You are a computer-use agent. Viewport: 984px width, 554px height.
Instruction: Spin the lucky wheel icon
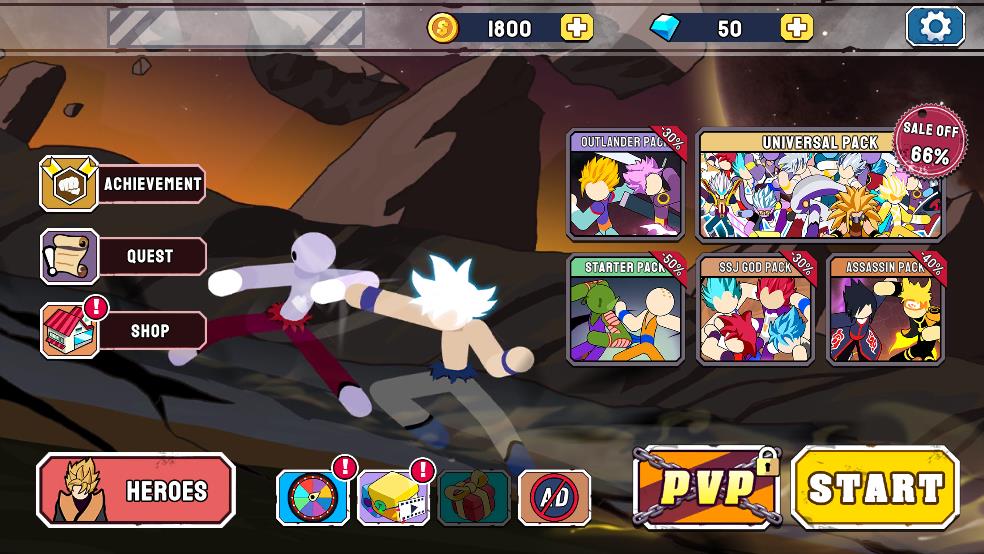(313, 497)
